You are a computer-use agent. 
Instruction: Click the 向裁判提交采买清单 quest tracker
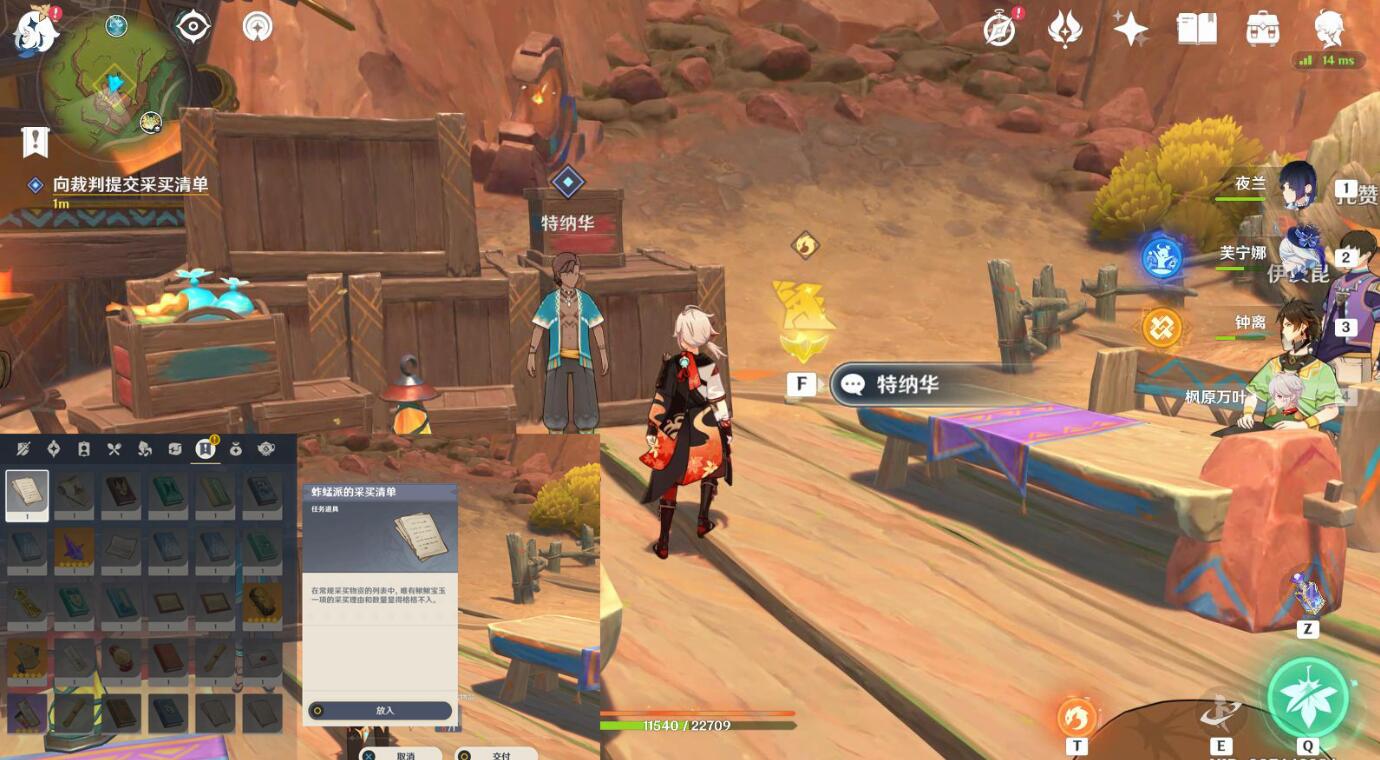(130, 185)
